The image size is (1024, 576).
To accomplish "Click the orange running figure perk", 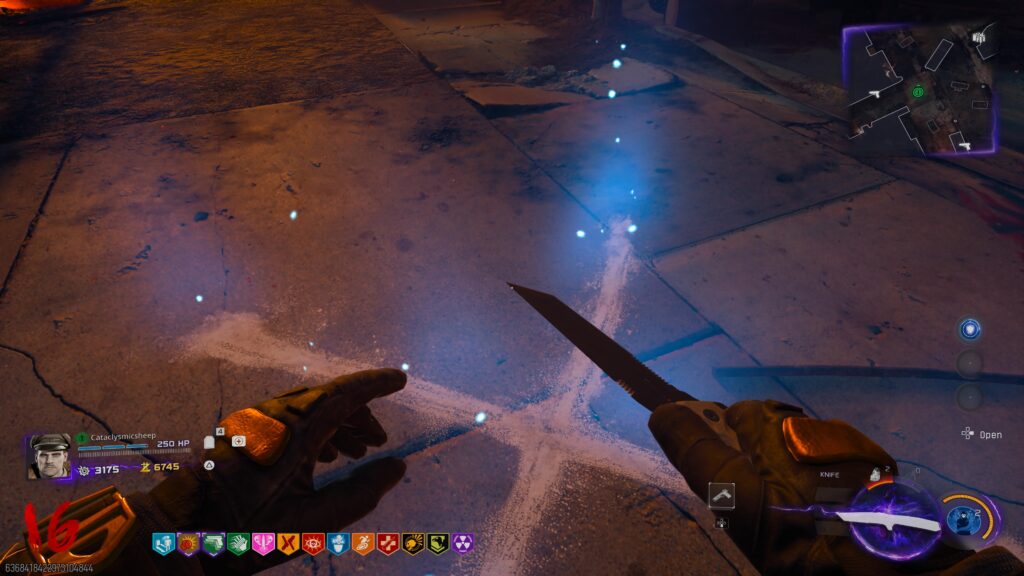I will click(x=363, y=544).
